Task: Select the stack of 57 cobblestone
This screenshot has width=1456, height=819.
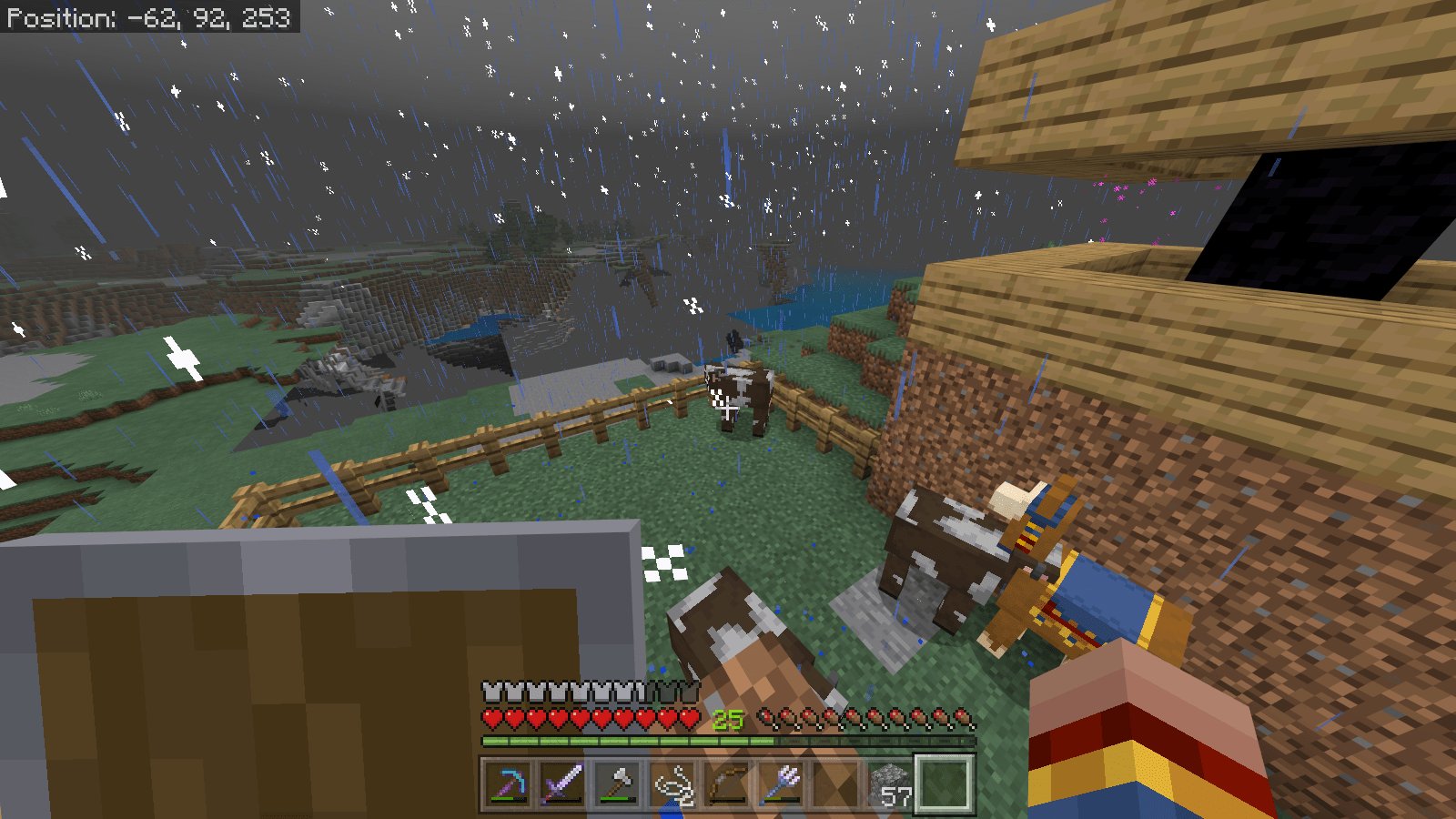Action: pyautogui.click(x=892, y=782)
